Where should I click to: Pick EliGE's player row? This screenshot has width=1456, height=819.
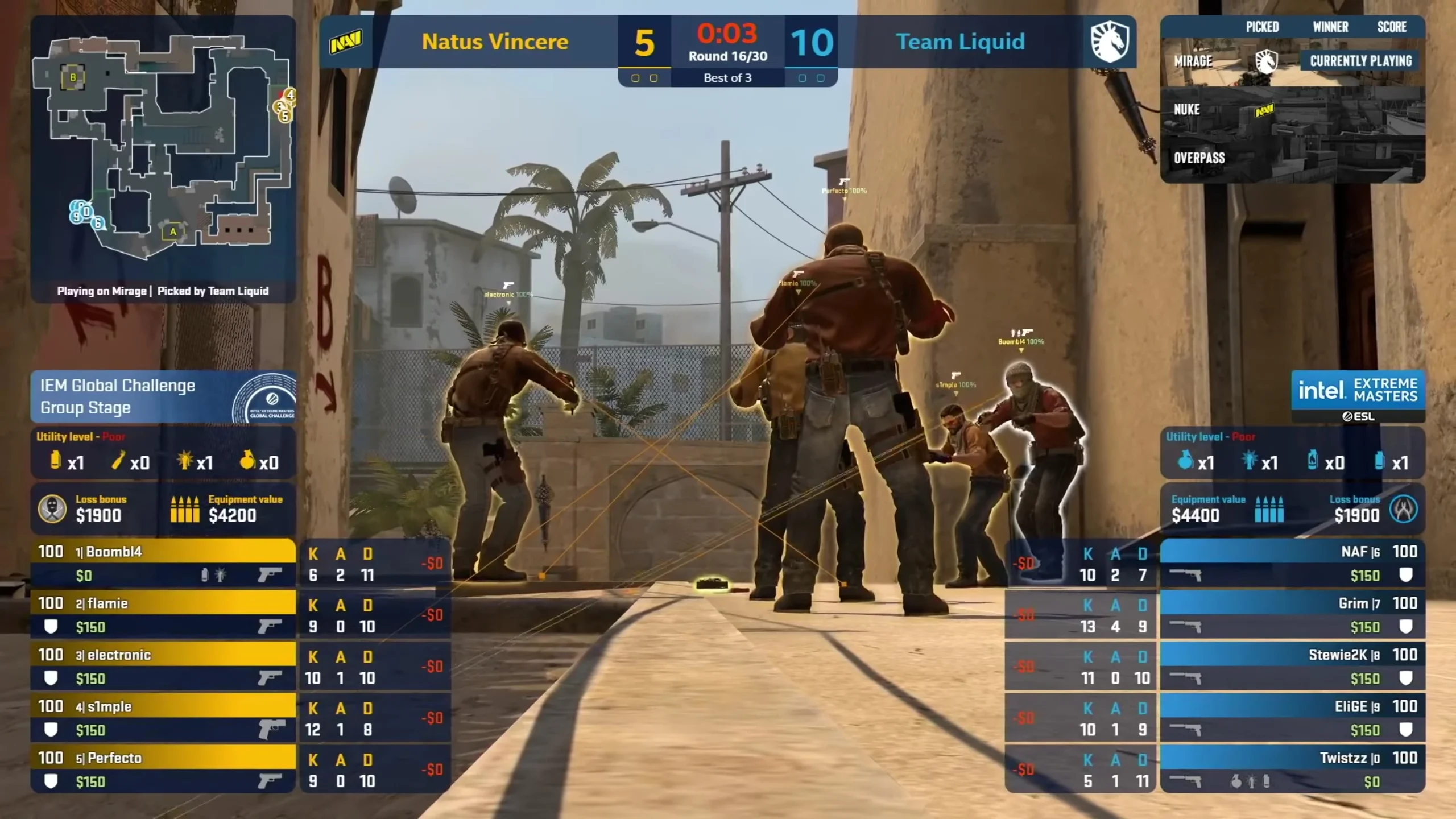point(1292,717)
